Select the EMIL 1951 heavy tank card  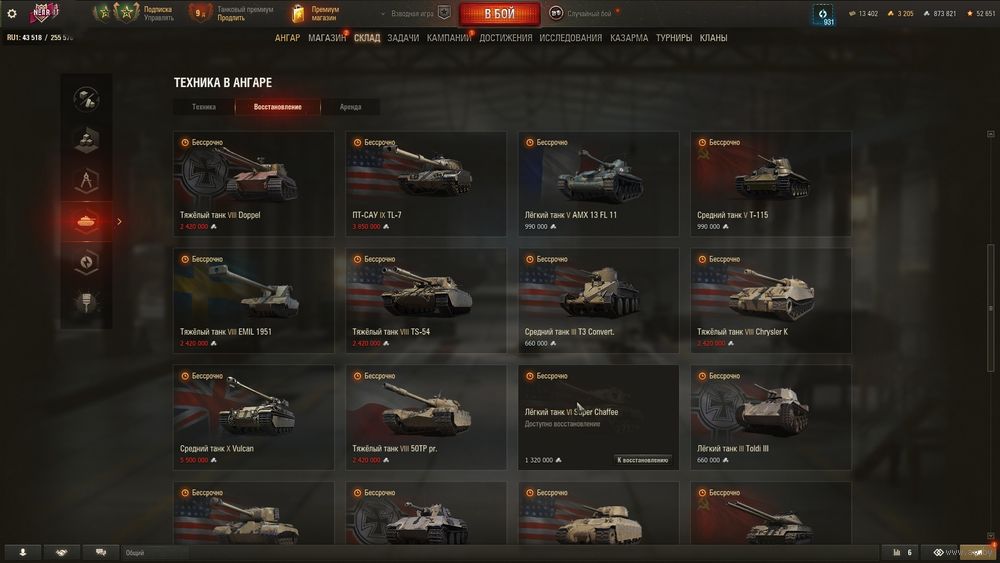tap(253, 300)
